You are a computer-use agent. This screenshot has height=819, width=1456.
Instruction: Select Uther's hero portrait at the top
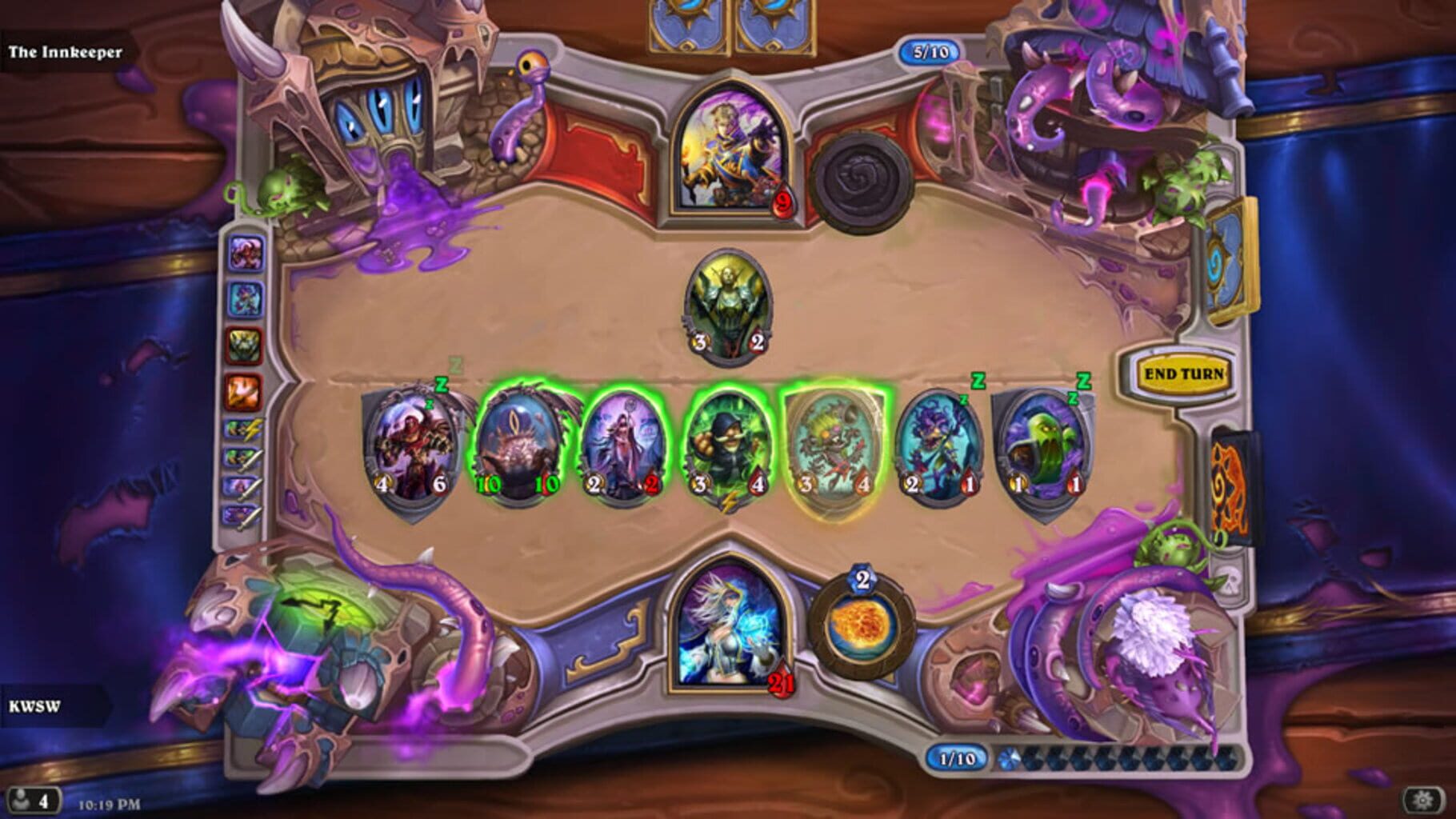(x=732, y=148)
